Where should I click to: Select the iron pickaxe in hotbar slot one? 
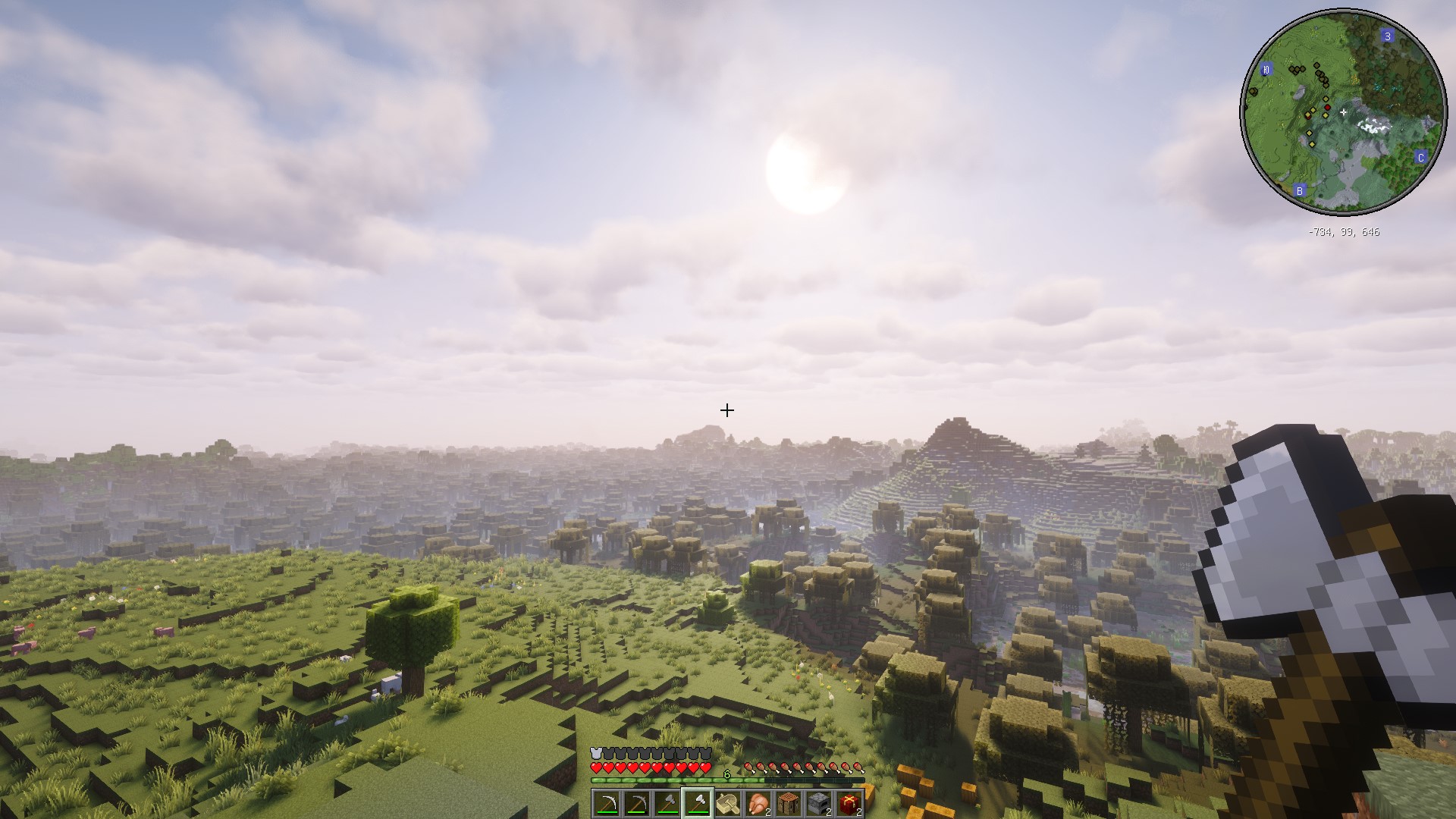606,803
